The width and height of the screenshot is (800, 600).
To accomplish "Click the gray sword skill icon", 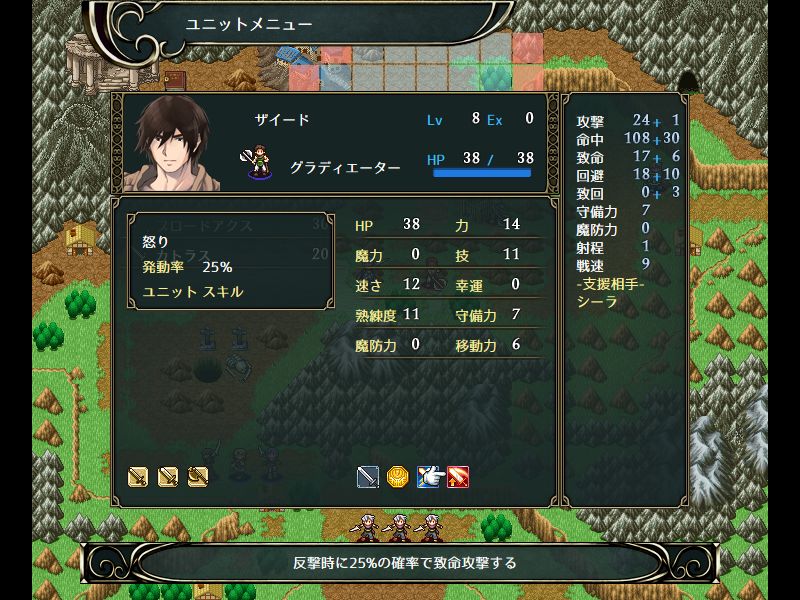I will 368,477.
